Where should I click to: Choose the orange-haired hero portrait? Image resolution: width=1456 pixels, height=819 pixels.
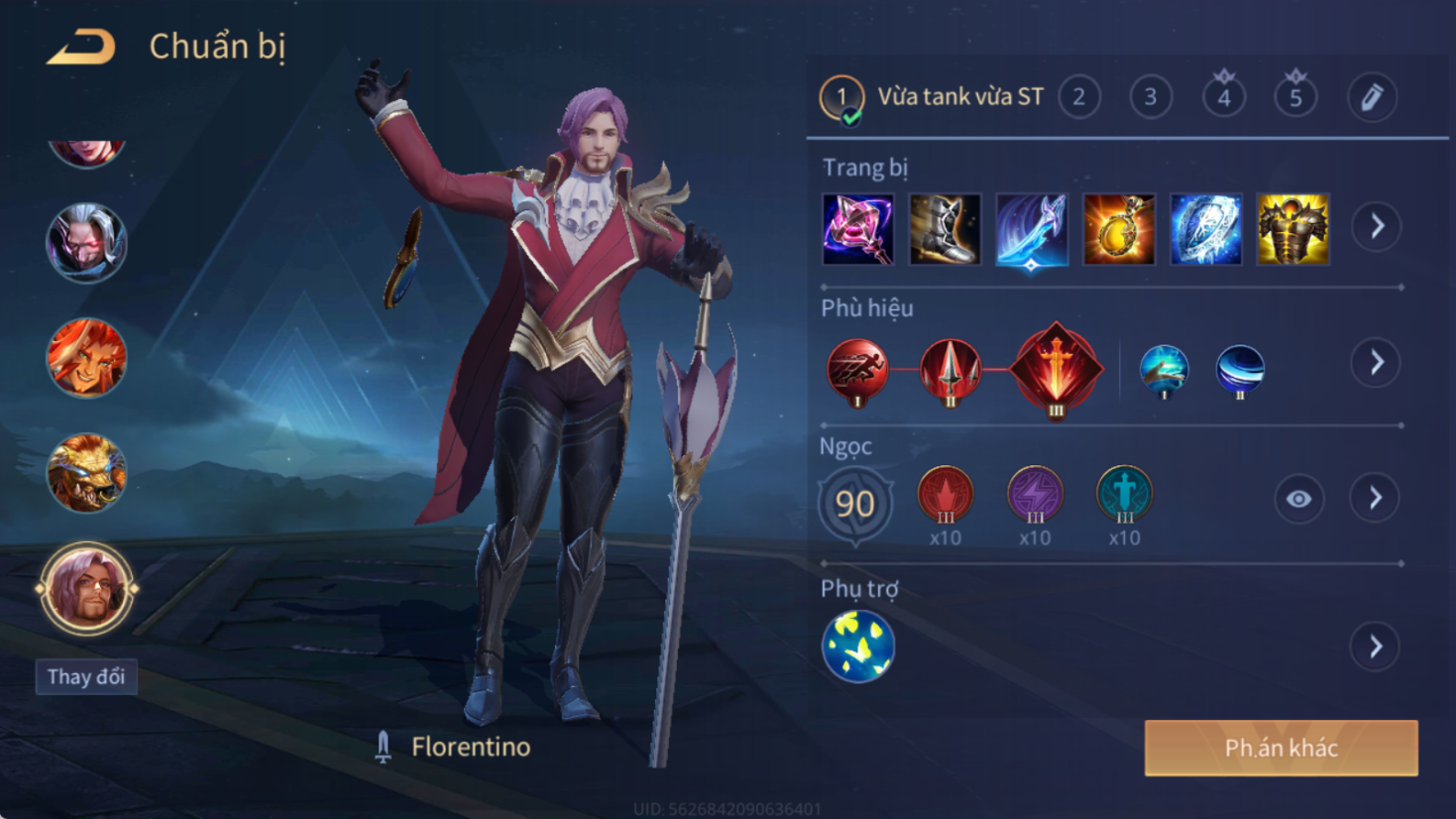[x=86, y=358]
